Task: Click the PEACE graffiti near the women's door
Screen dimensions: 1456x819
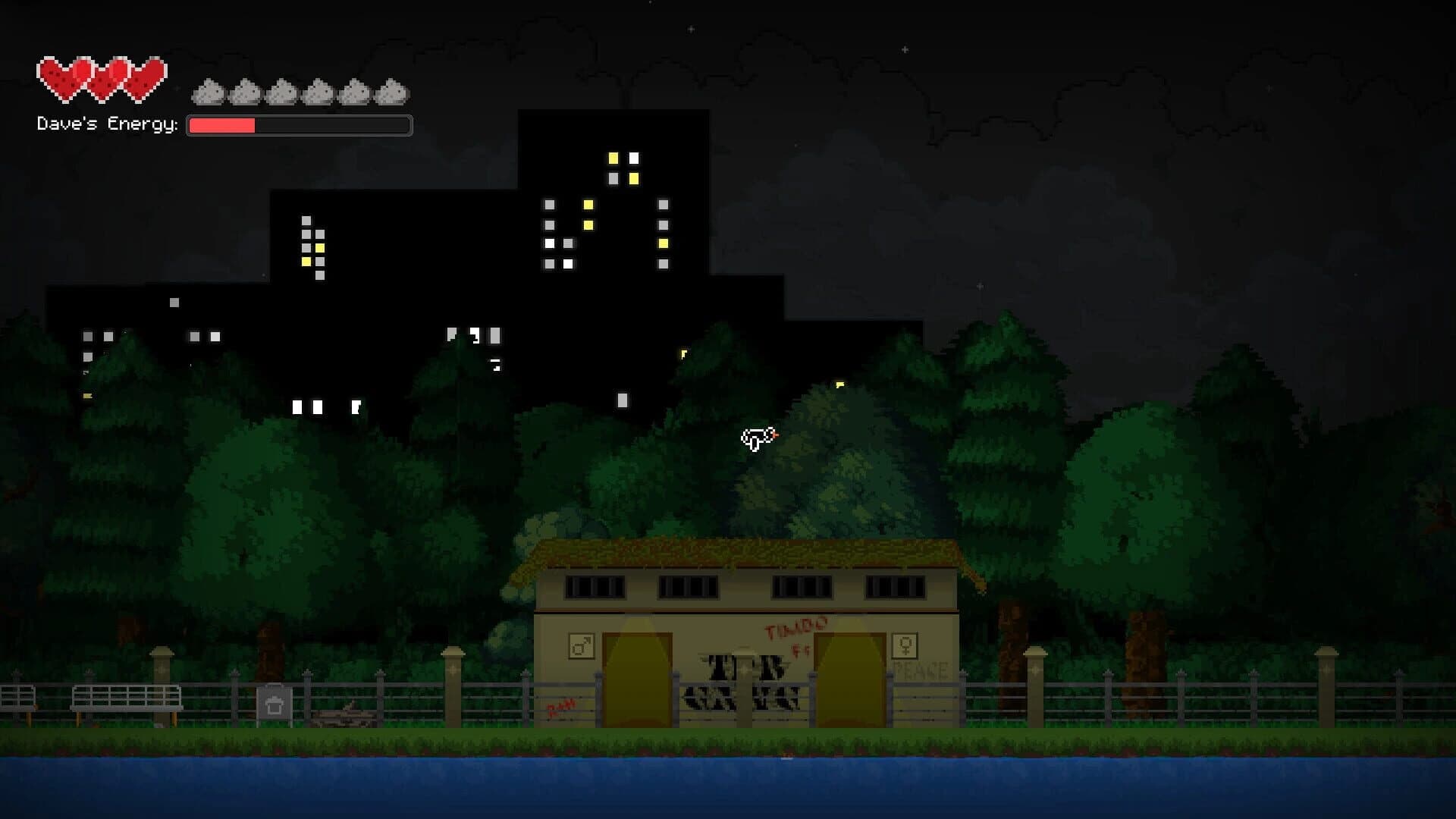Action: (x=921, y=670)
